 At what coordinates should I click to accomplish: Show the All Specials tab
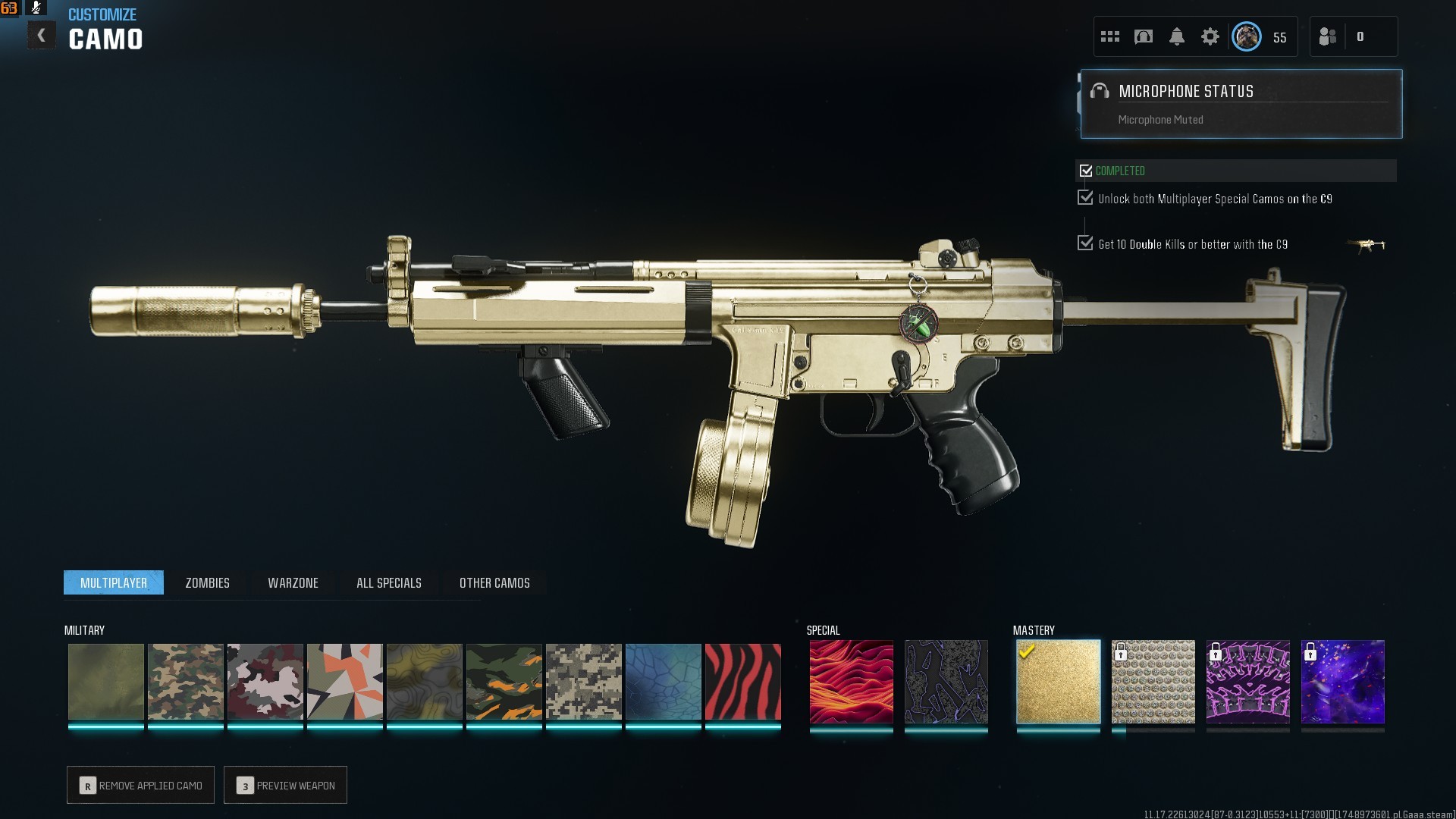[388, 582]
